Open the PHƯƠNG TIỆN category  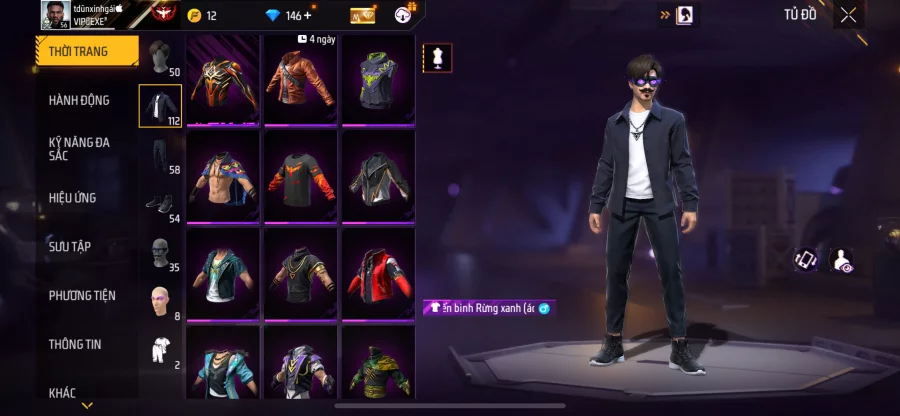pos(82,295)
